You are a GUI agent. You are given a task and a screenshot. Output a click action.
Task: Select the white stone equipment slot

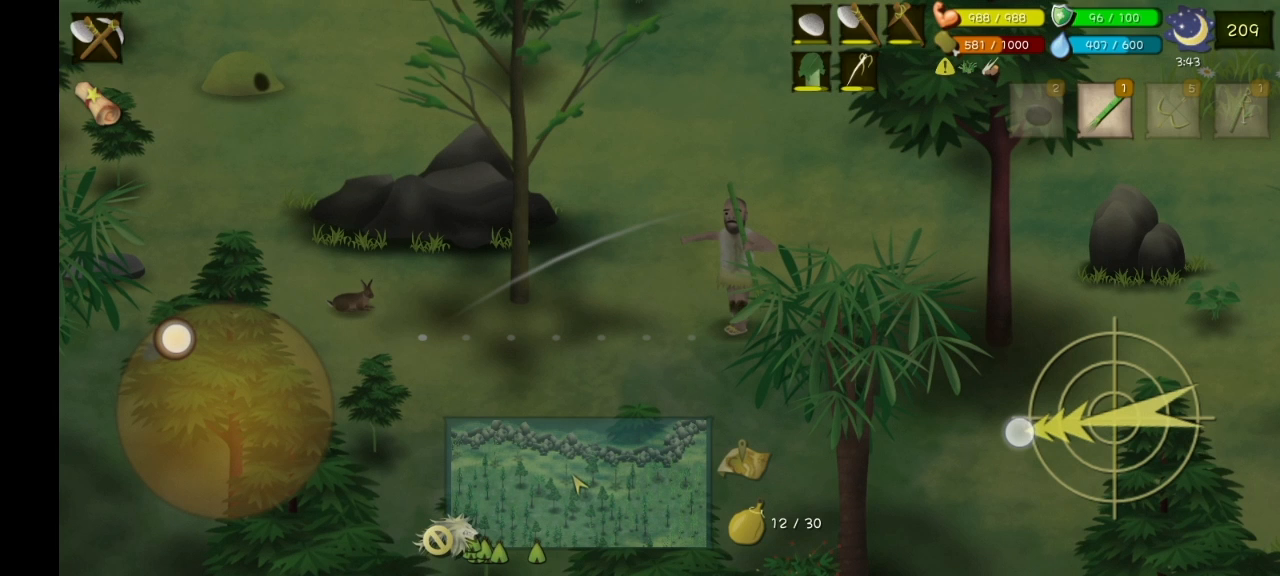pyautogui.click(x=811, y=24)
